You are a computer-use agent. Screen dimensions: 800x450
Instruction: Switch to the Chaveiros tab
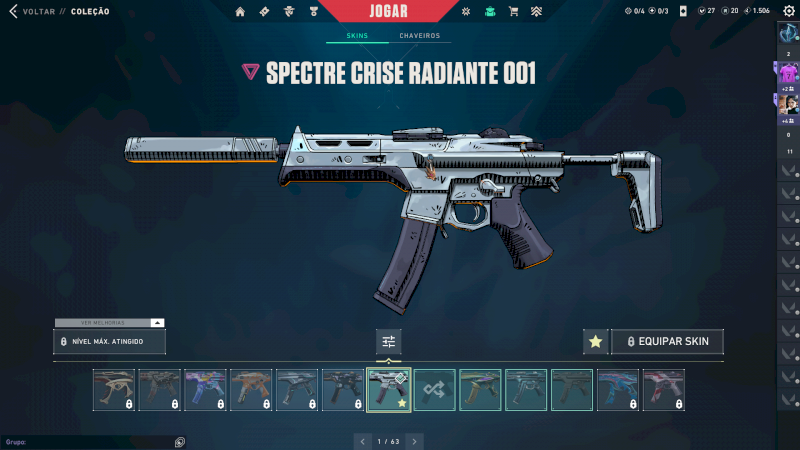coord(419,36)
